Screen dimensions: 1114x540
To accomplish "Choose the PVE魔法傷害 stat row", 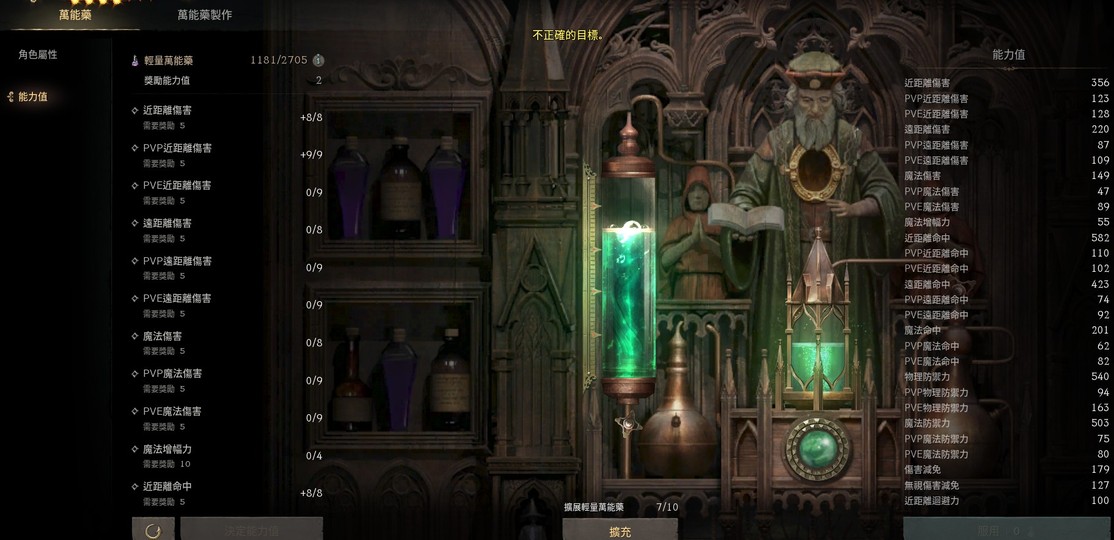I will 226,417.
